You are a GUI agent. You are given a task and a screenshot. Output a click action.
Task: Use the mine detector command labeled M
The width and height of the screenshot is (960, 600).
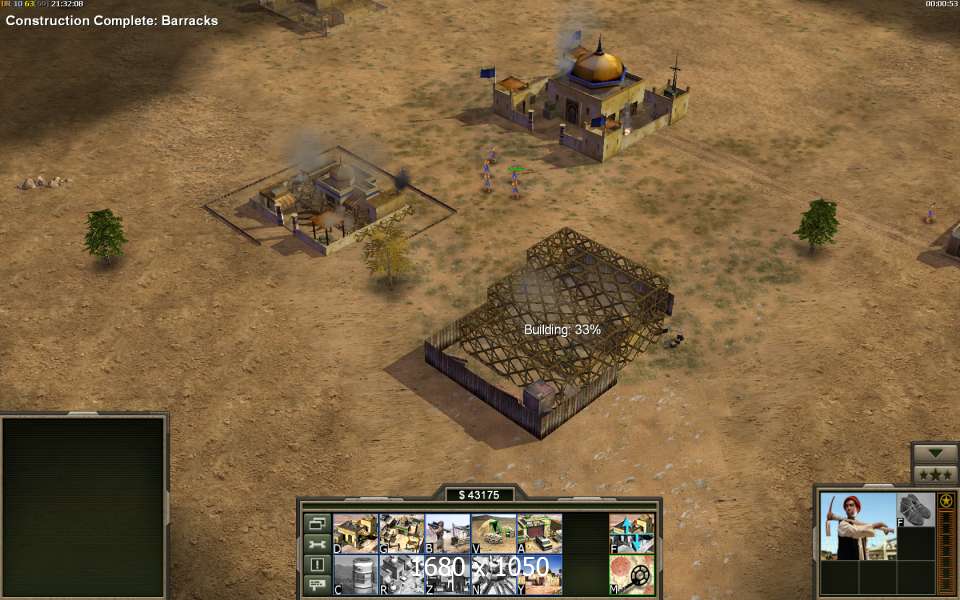632,574
